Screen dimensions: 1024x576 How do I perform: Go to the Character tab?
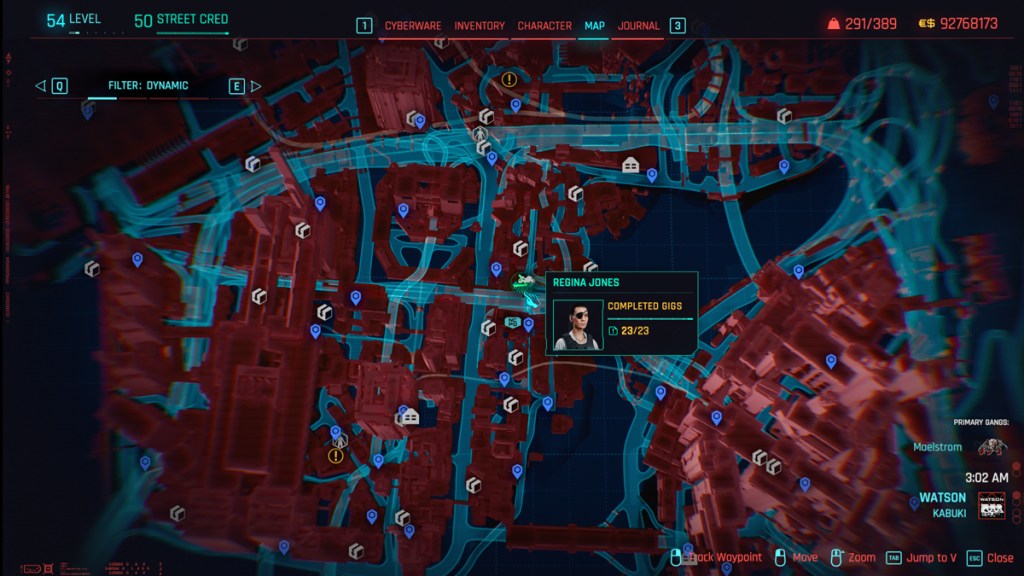point(544,26)
